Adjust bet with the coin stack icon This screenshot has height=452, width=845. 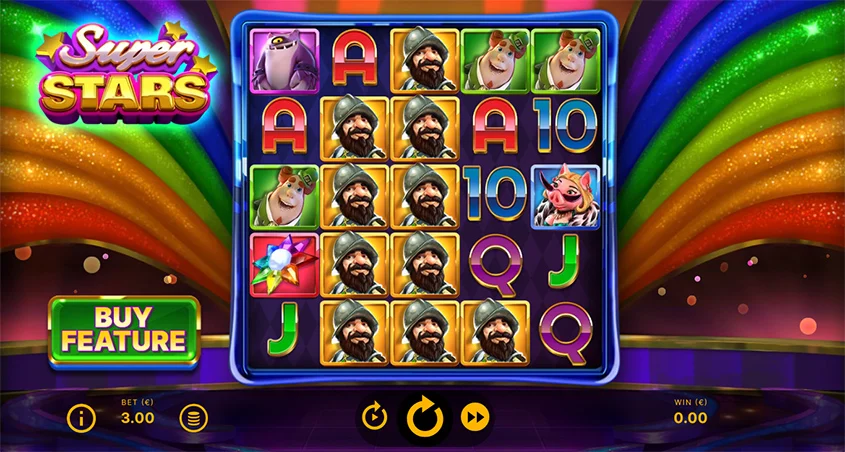194,418
